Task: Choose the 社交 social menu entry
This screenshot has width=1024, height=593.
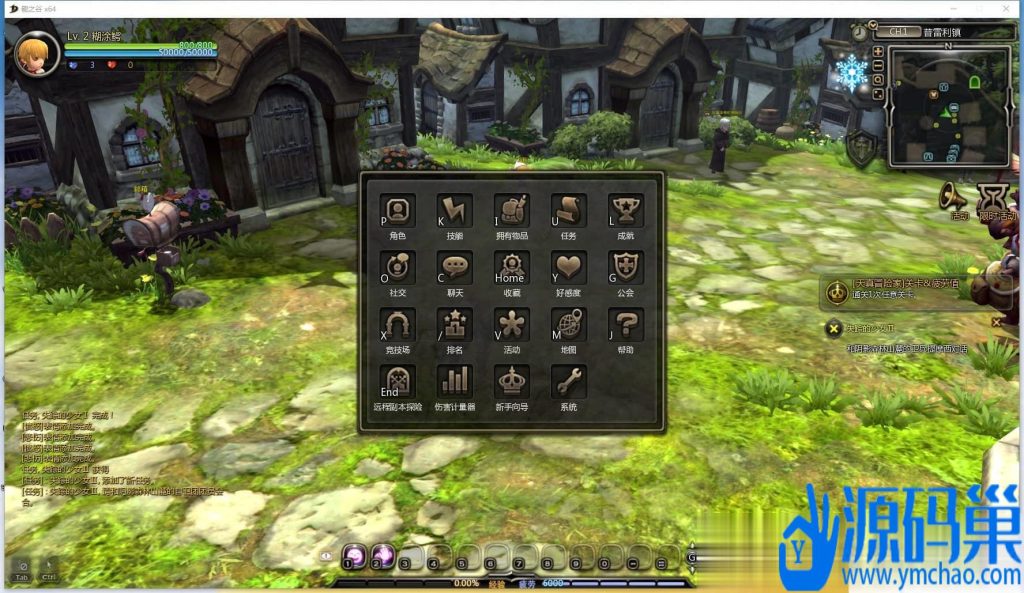Action: click(398, 269)
